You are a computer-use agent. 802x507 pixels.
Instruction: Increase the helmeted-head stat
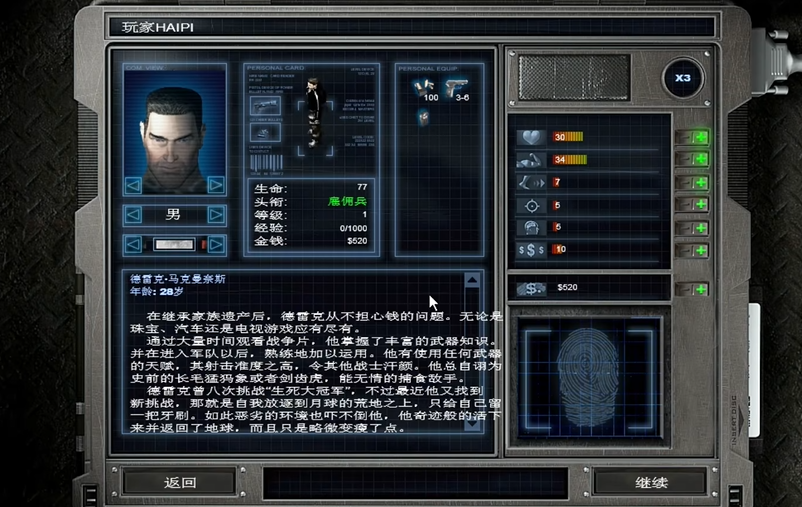[699, 228]
